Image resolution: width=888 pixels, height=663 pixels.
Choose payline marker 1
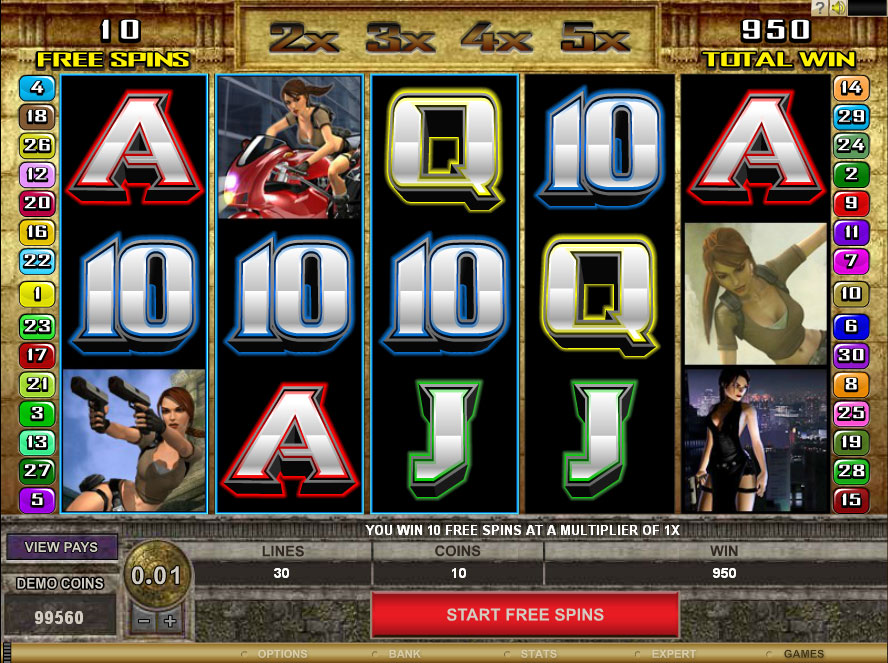coord(36,294)
